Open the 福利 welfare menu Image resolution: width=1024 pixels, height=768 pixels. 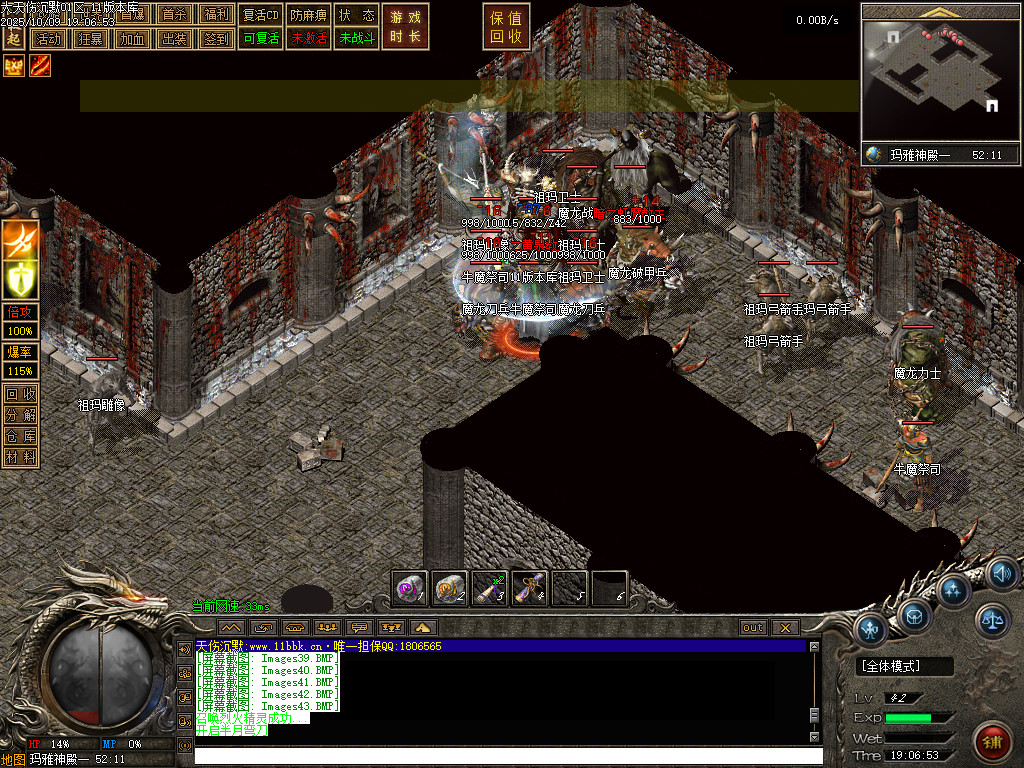pyautogui.click(x=215, y=15)
